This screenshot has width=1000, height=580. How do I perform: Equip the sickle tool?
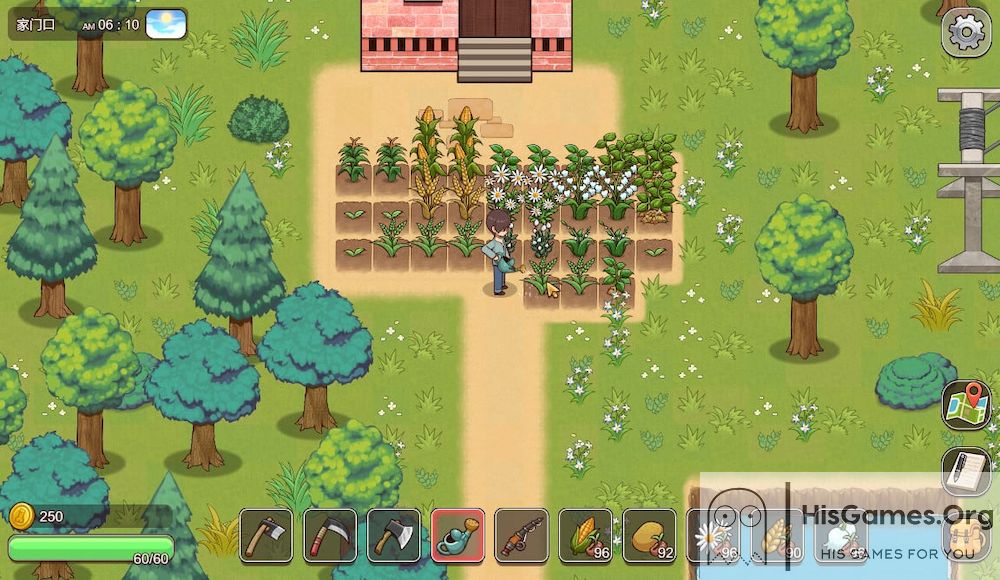(330, 535)
